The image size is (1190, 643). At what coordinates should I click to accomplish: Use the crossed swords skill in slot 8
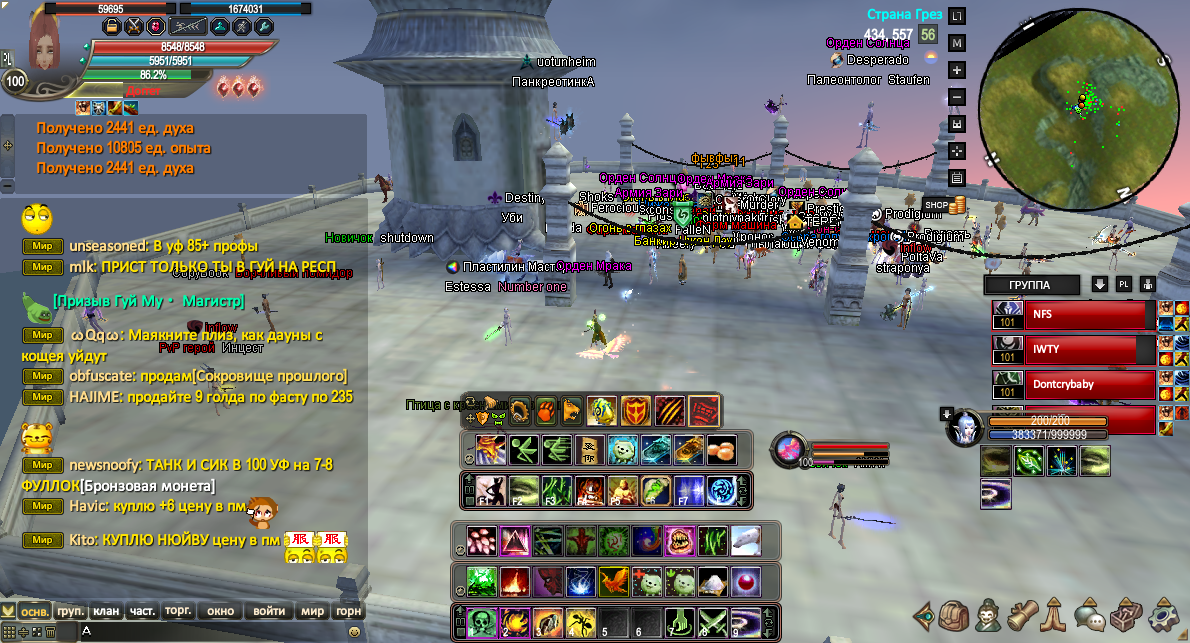tap(713, 622)
